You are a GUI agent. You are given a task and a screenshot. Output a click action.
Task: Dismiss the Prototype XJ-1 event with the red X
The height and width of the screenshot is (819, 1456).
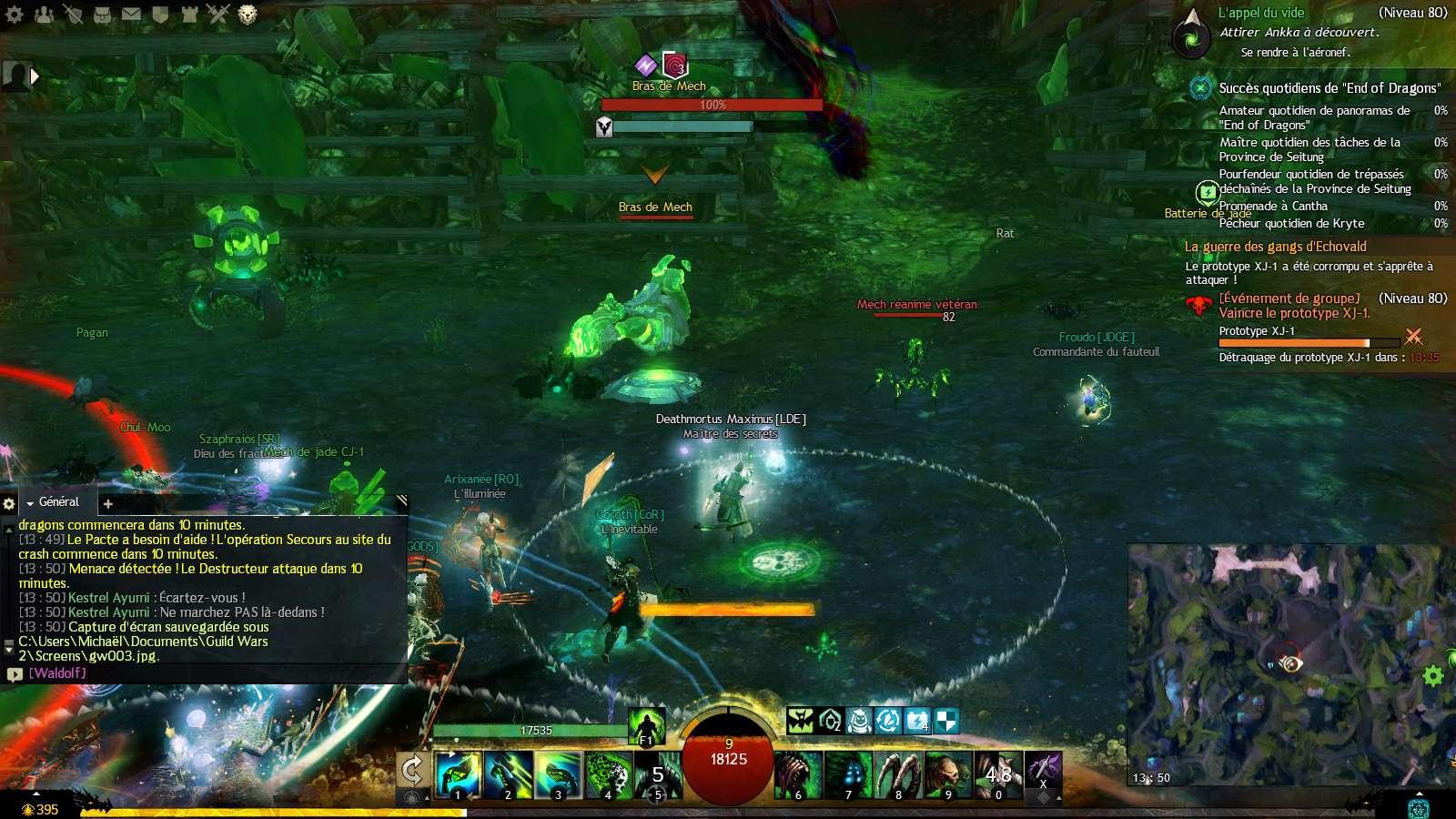coord(1413,337)
